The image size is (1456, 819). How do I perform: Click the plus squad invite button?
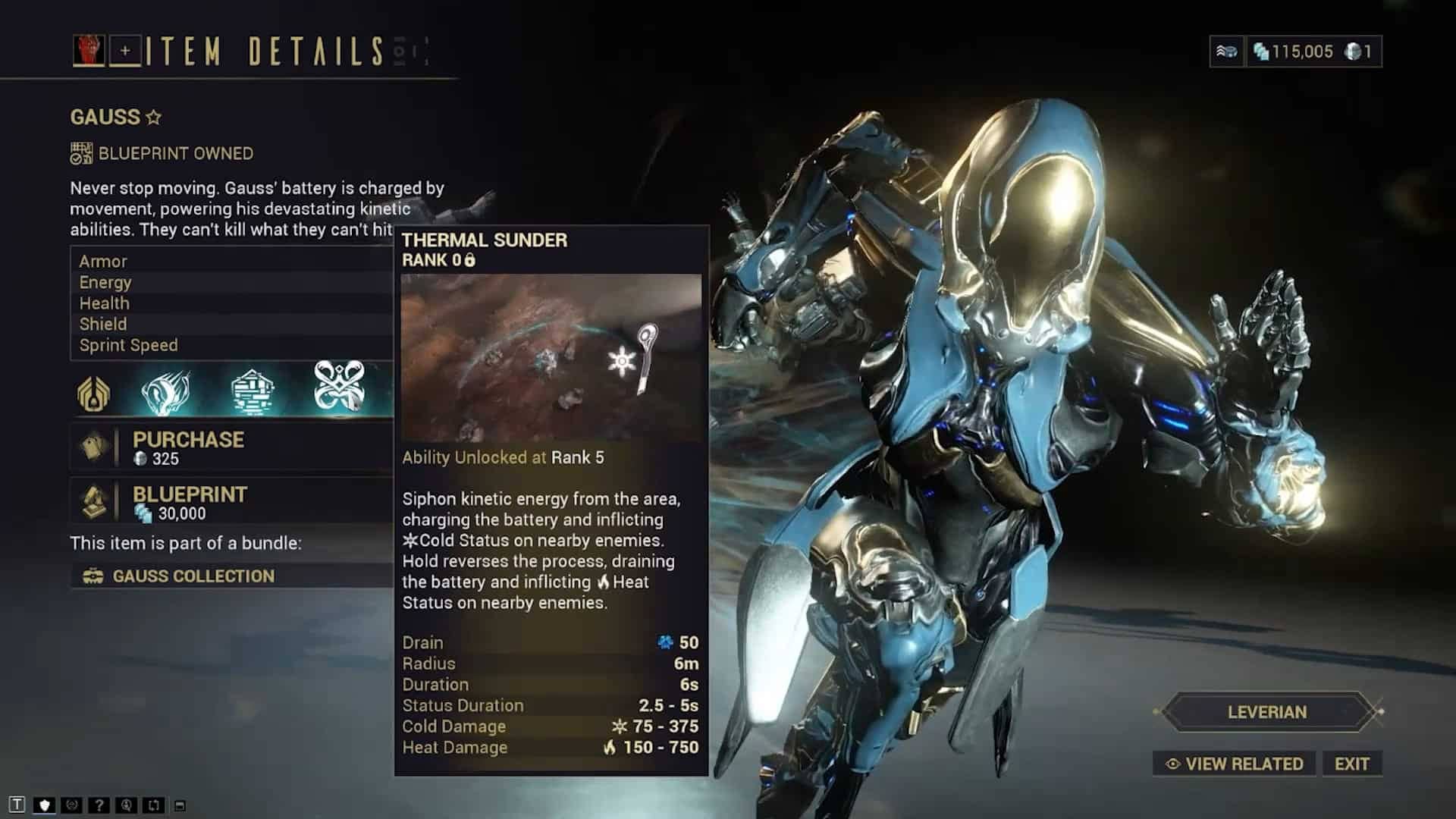click(125, 52)
